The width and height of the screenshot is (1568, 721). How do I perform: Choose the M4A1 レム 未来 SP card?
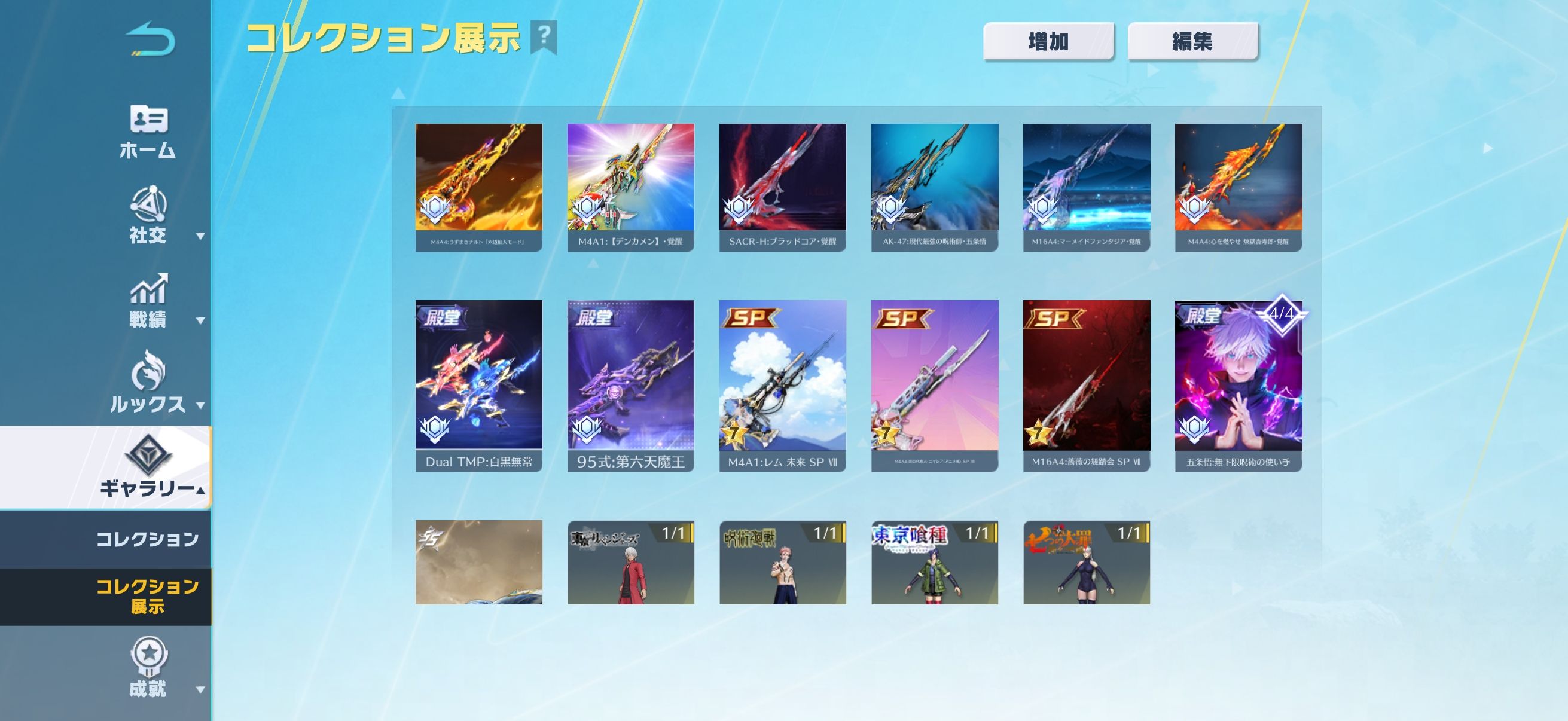(782, 385)
